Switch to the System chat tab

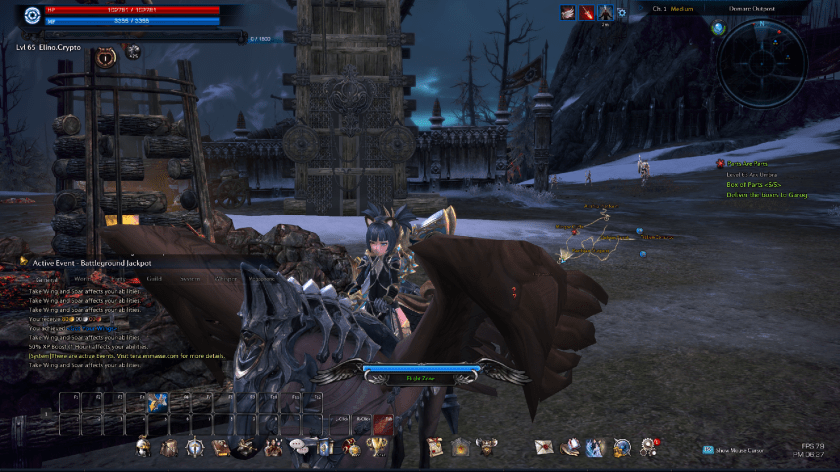tap(189, 279)
